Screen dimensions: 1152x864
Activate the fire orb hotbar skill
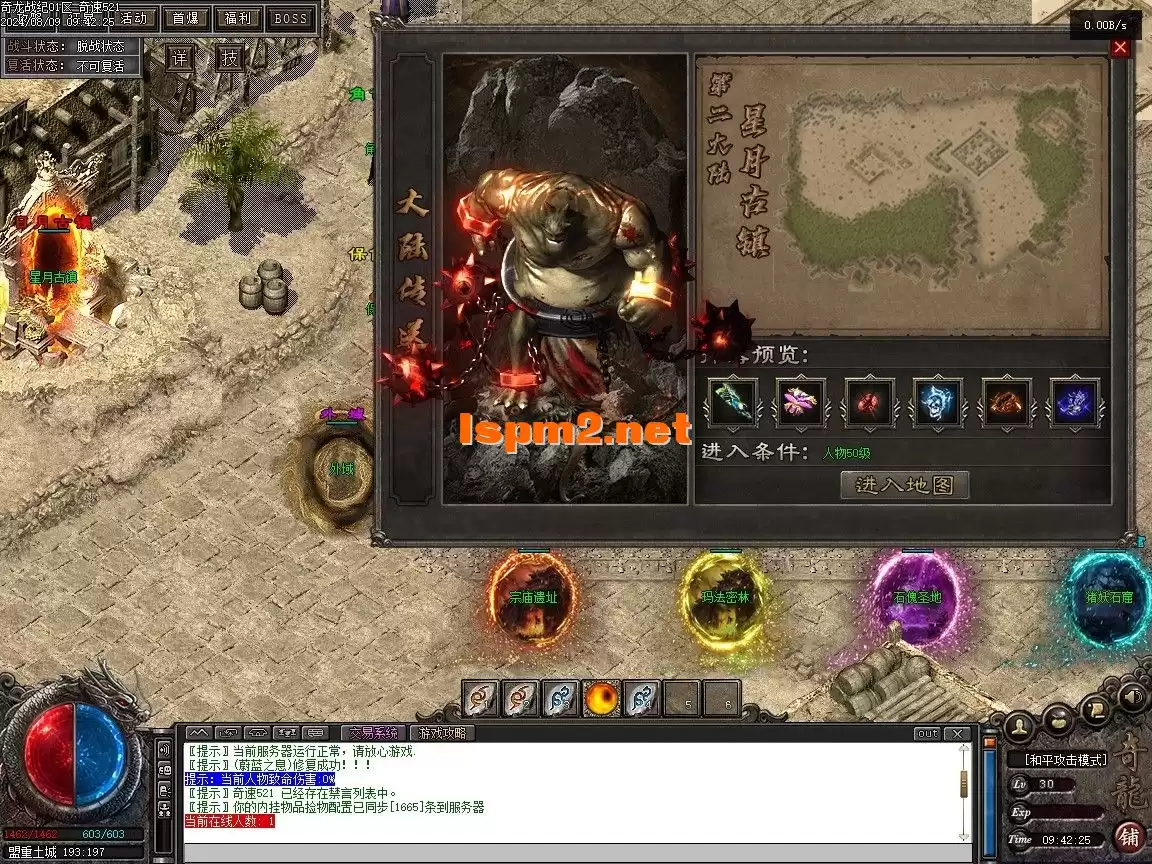[x=601, y=698]
